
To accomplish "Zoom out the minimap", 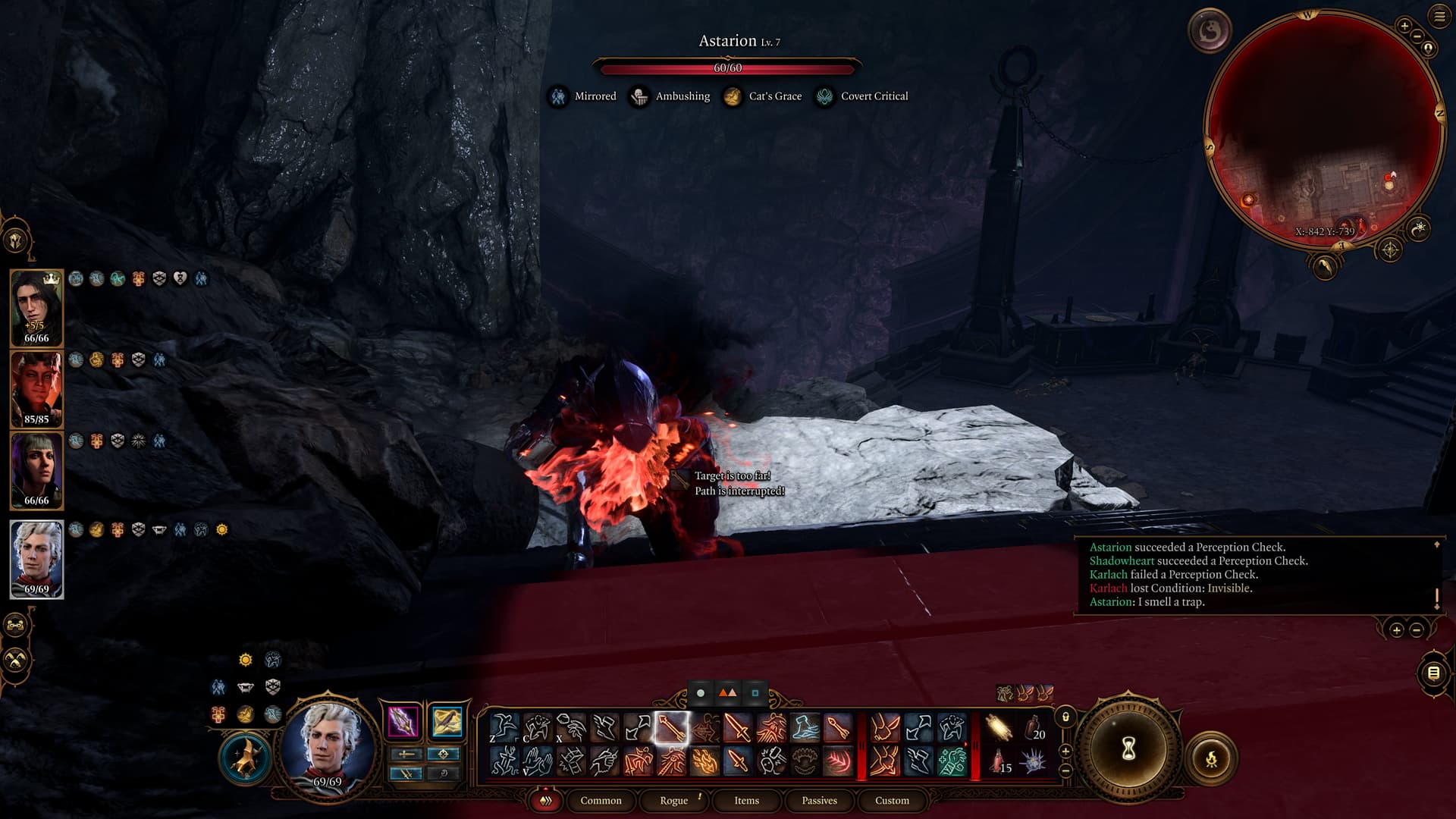I will [1417, 36].
